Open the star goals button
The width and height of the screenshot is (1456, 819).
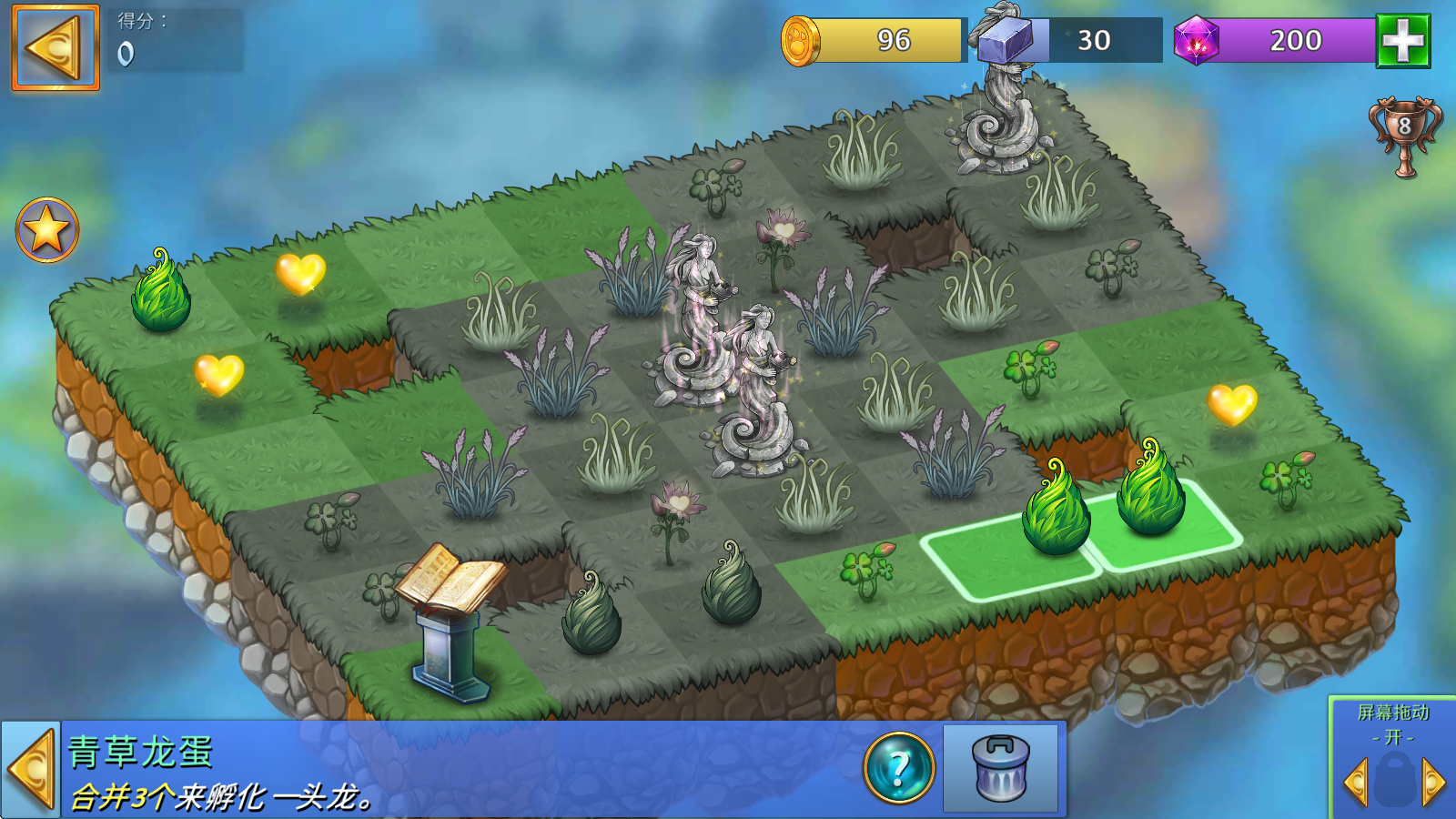47,230
